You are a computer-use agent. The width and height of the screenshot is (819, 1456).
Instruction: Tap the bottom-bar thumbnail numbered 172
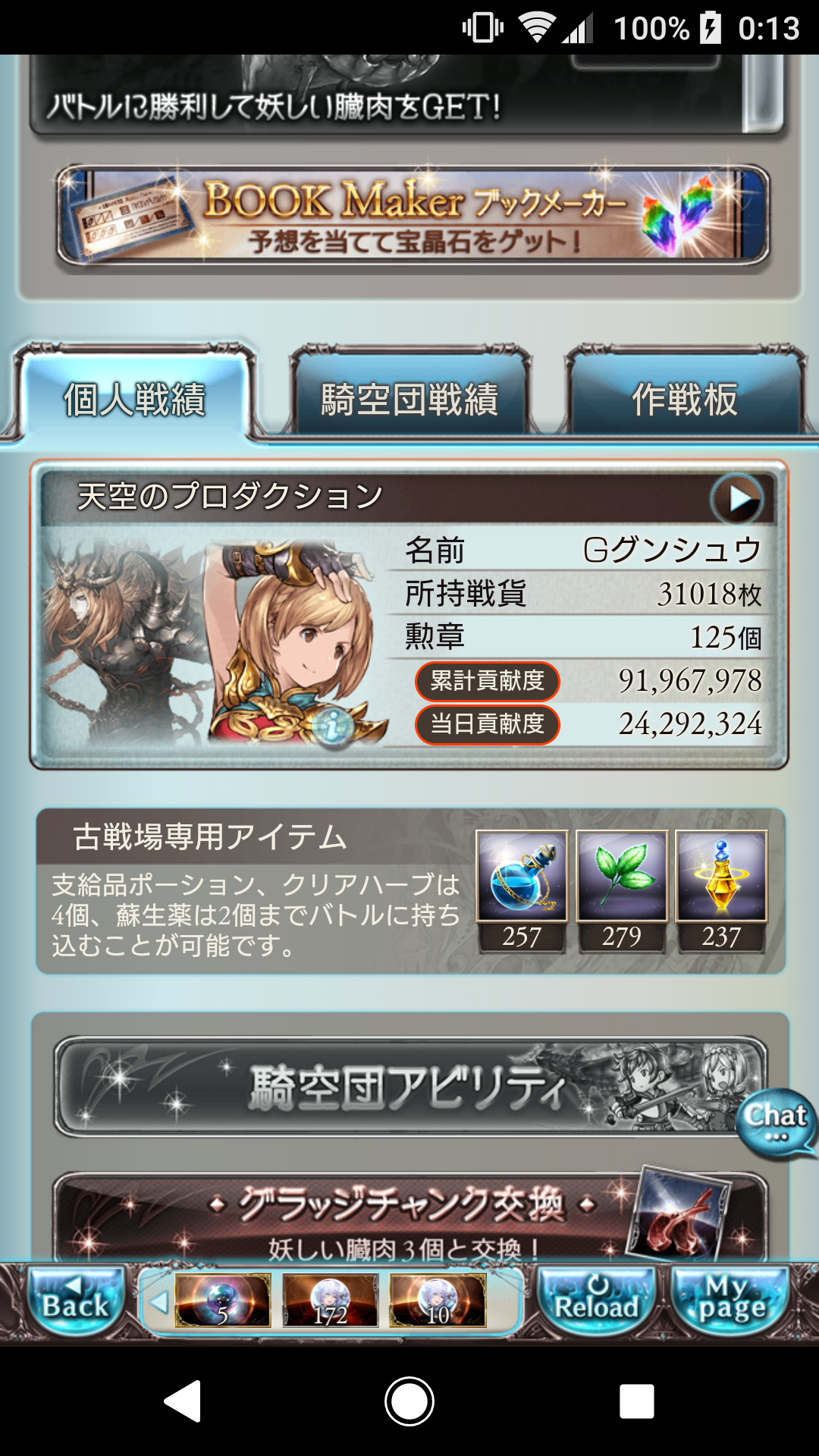pos(330,1301)
